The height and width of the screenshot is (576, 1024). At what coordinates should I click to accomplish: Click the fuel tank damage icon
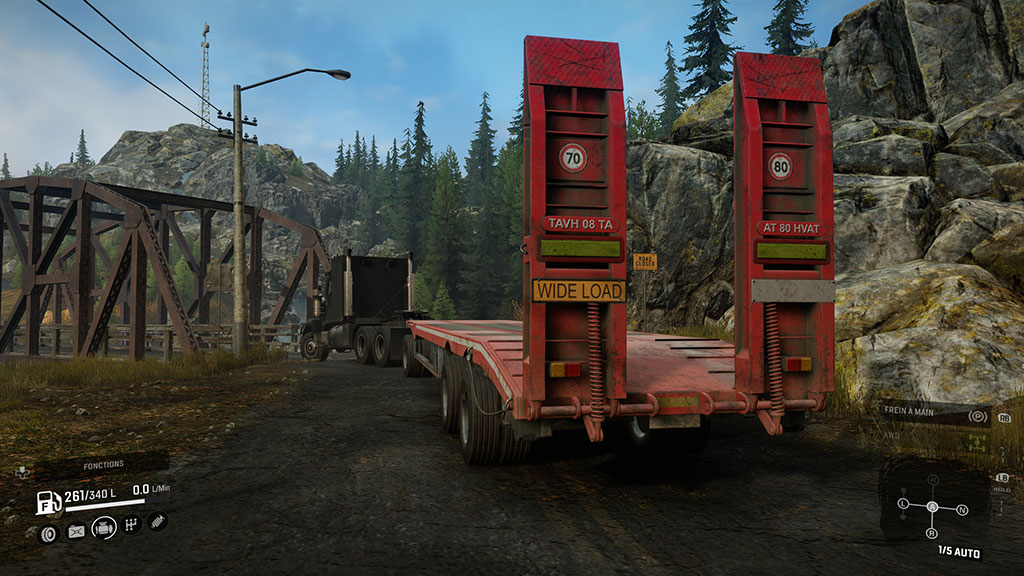pos(76,532)
